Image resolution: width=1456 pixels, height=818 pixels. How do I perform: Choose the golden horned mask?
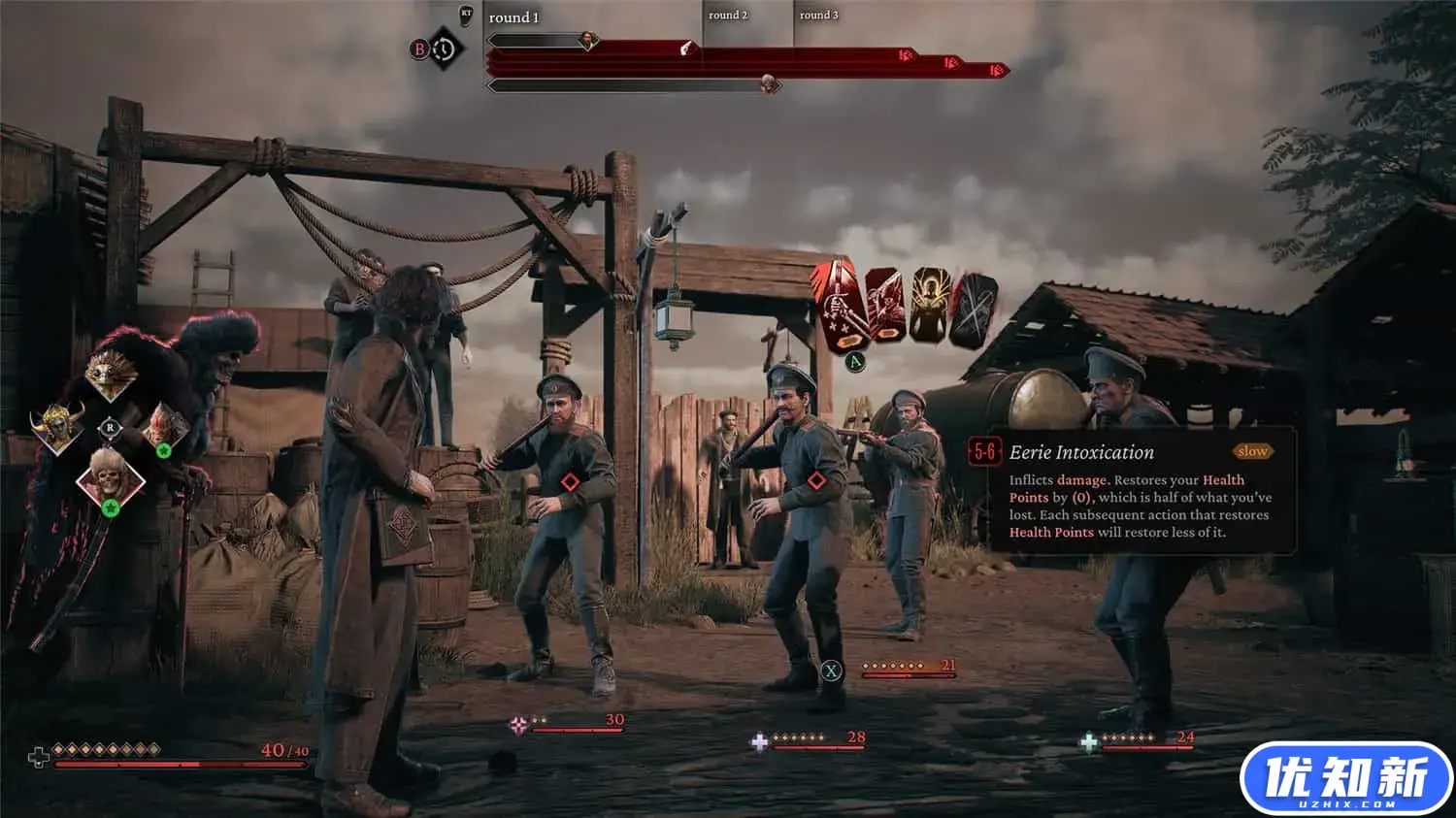coord(56,427)
